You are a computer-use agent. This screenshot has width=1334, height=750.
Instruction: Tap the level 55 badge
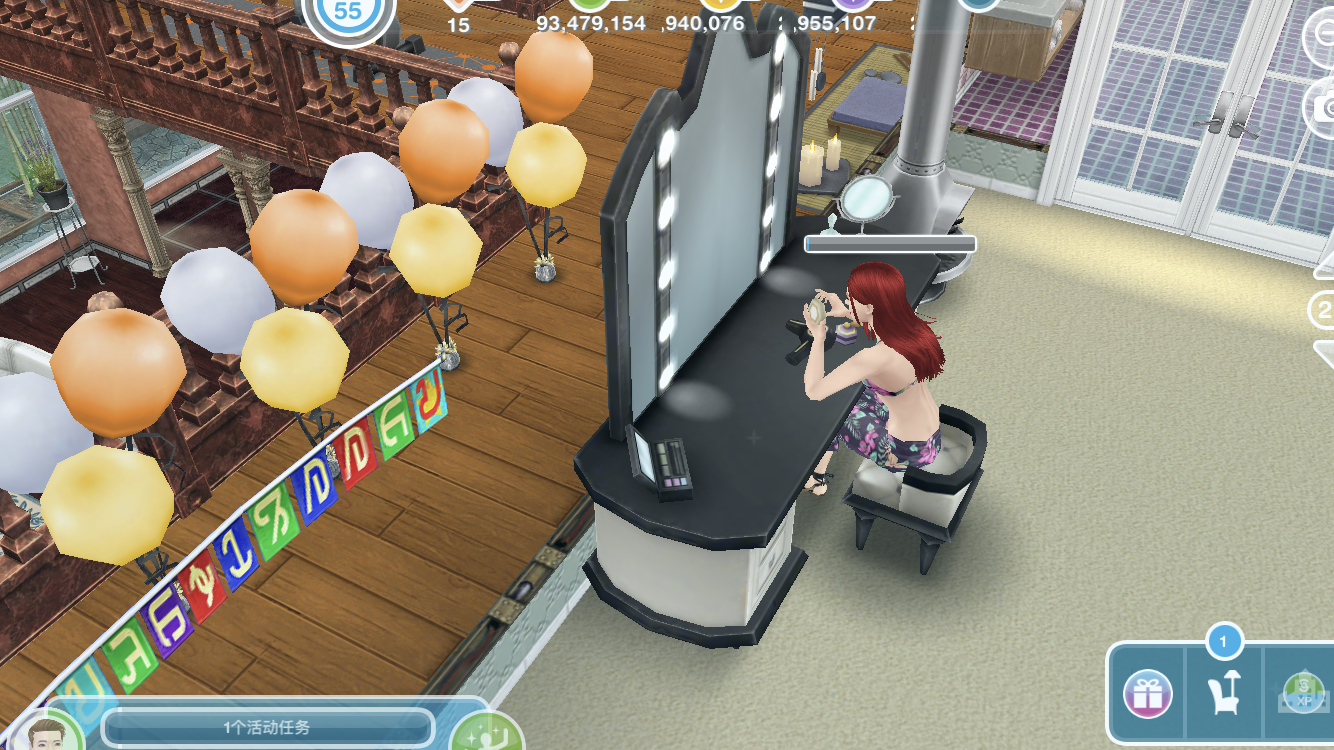coord(348,14)
